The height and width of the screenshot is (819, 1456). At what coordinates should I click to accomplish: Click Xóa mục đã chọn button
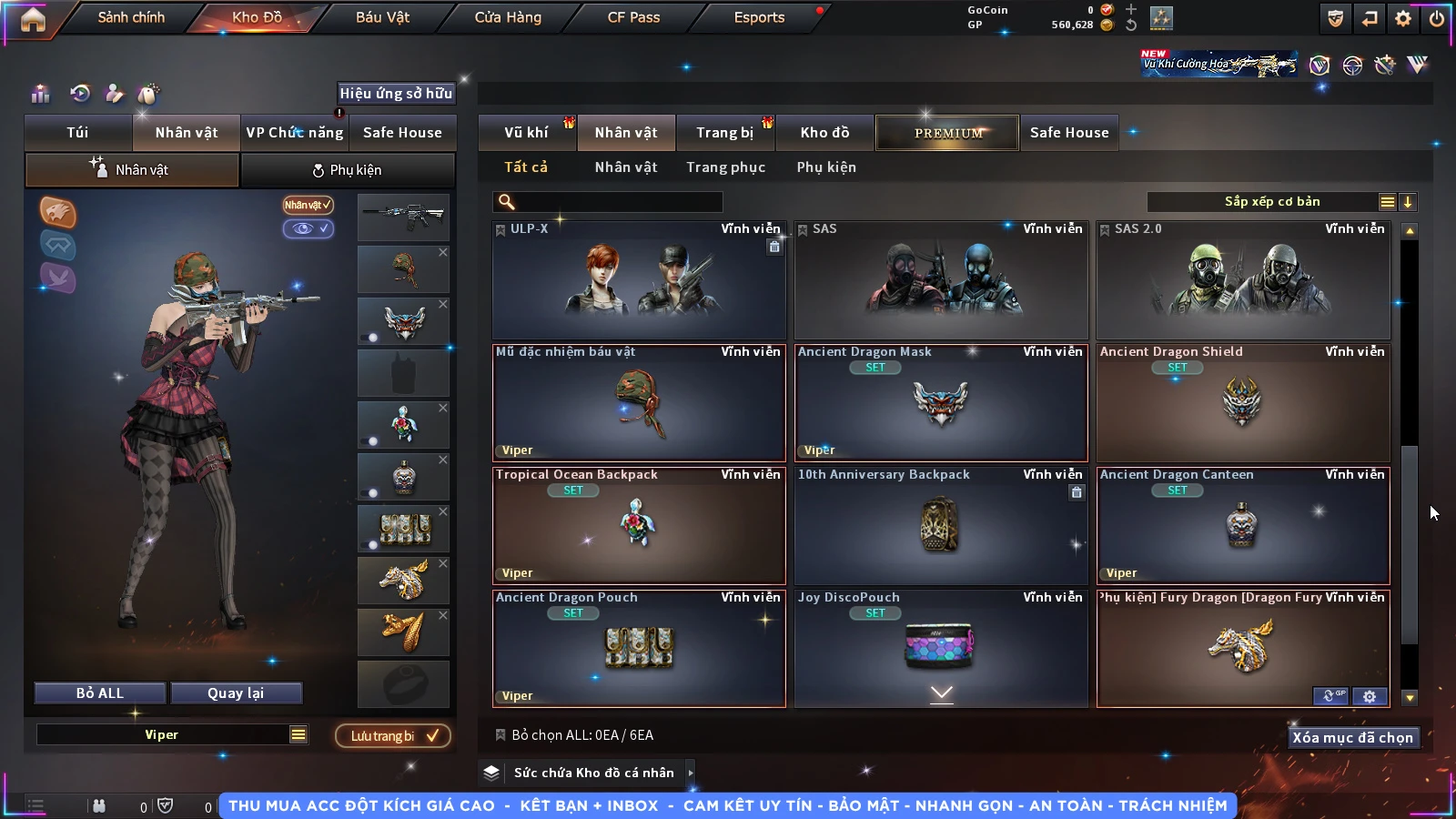[x=1352, y=737]
